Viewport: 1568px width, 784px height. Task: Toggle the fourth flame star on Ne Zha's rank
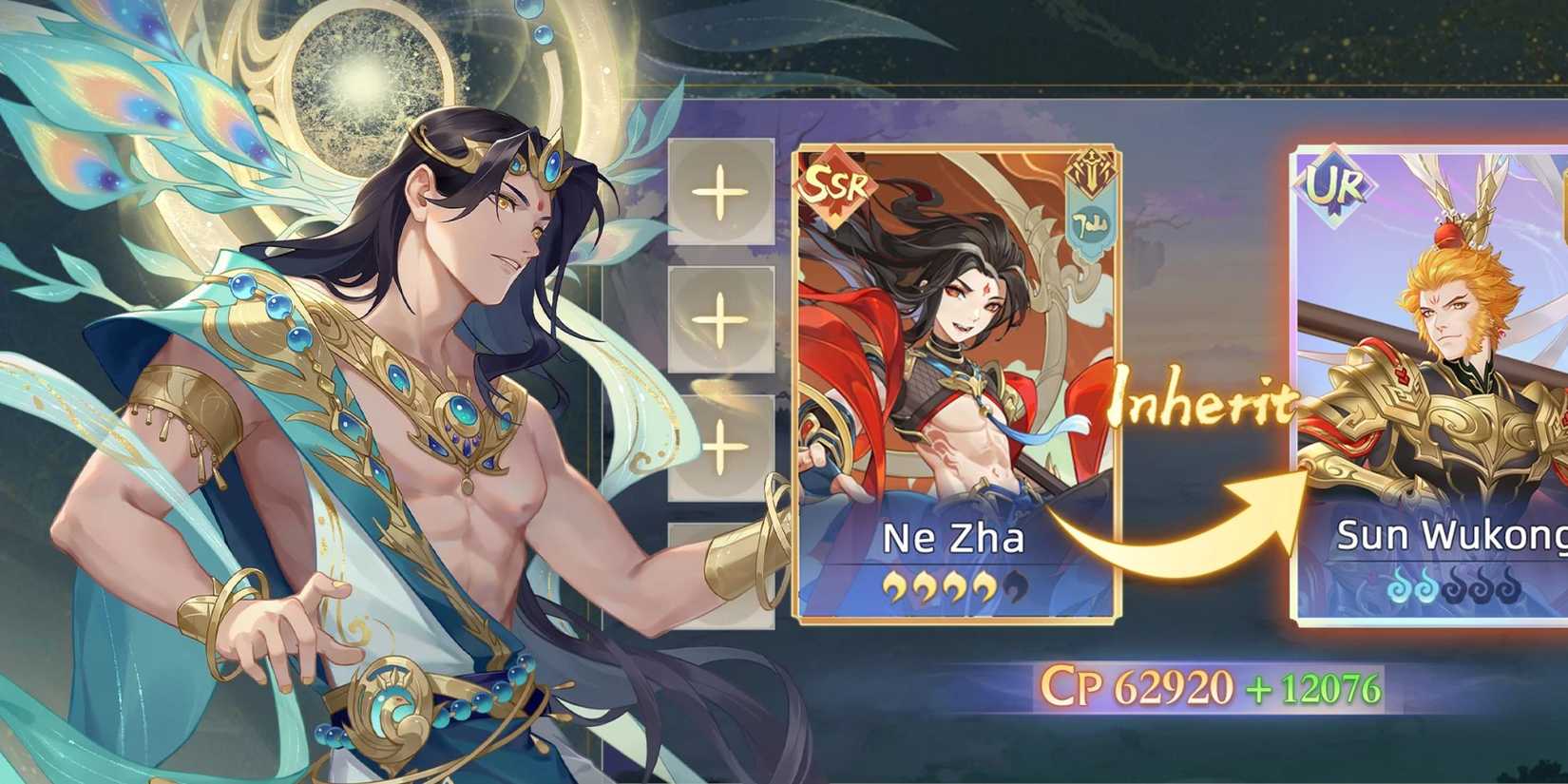click(984, 587)
